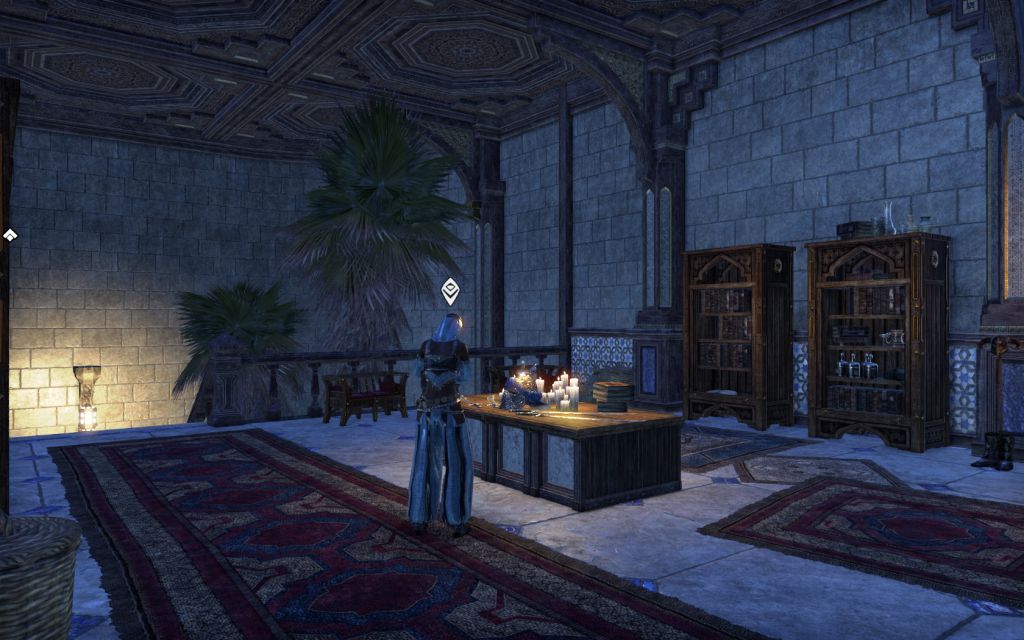
Task: Click the quest marker above the robed character
Action: click(x=451, y=291)
